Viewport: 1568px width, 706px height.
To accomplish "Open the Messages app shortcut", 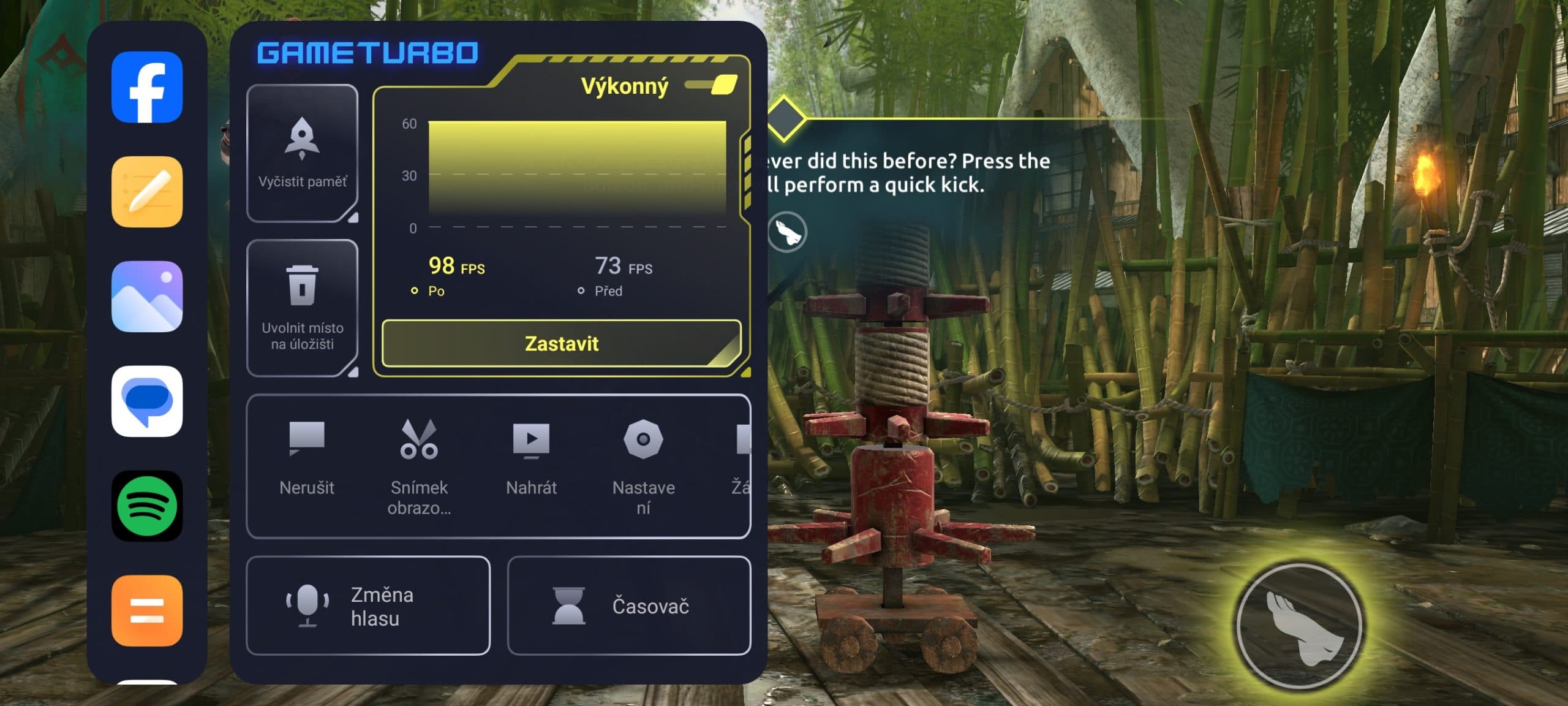I will pos(147,401).
